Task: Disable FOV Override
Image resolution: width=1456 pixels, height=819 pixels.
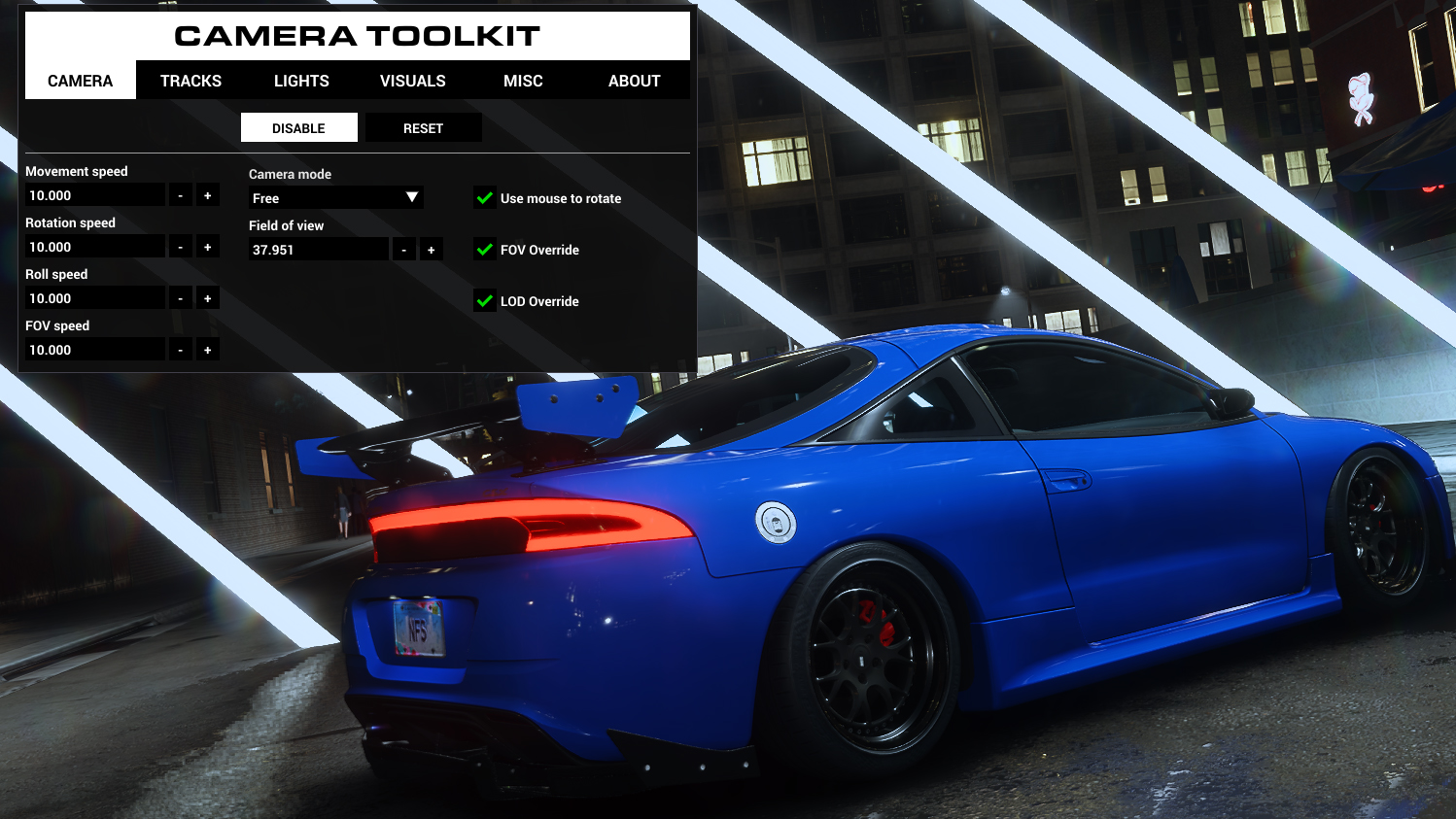Action: (x=485, y=250)
